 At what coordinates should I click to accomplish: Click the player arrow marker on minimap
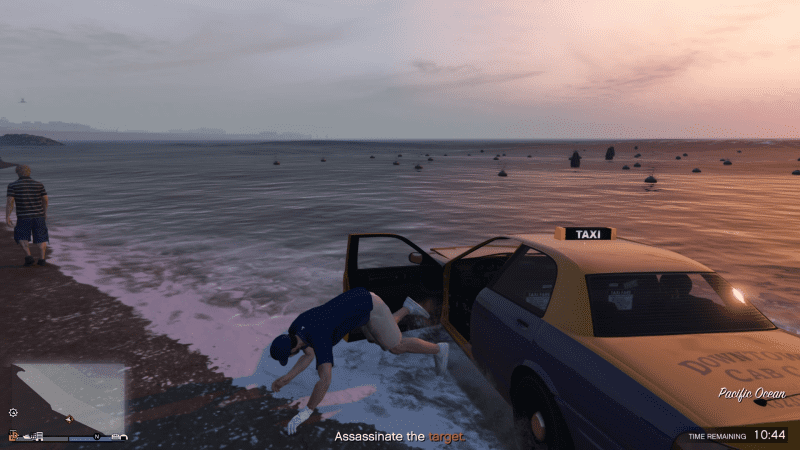pos(69,419)
